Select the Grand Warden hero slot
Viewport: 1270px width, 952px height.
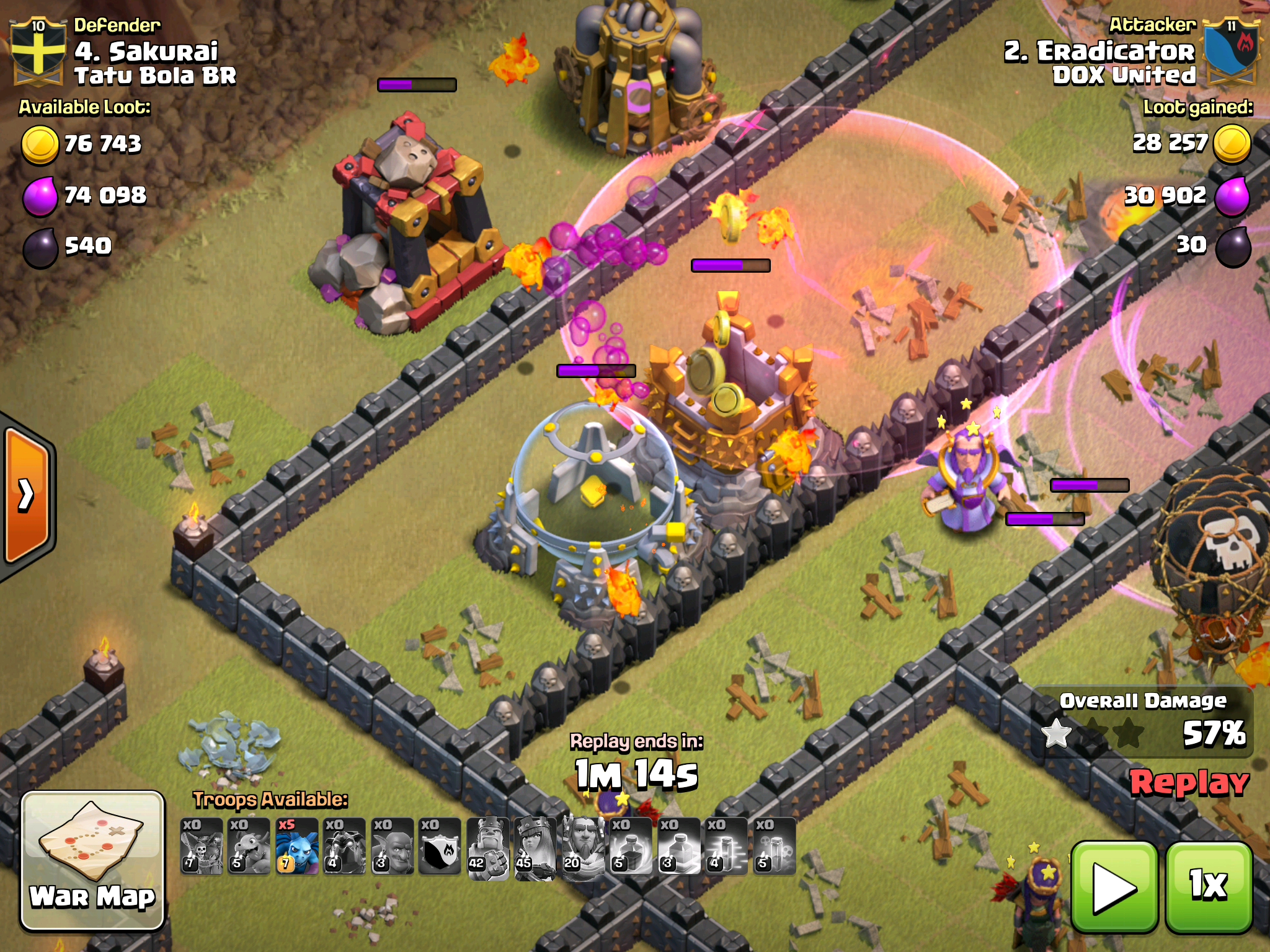[x=584, y=846]
